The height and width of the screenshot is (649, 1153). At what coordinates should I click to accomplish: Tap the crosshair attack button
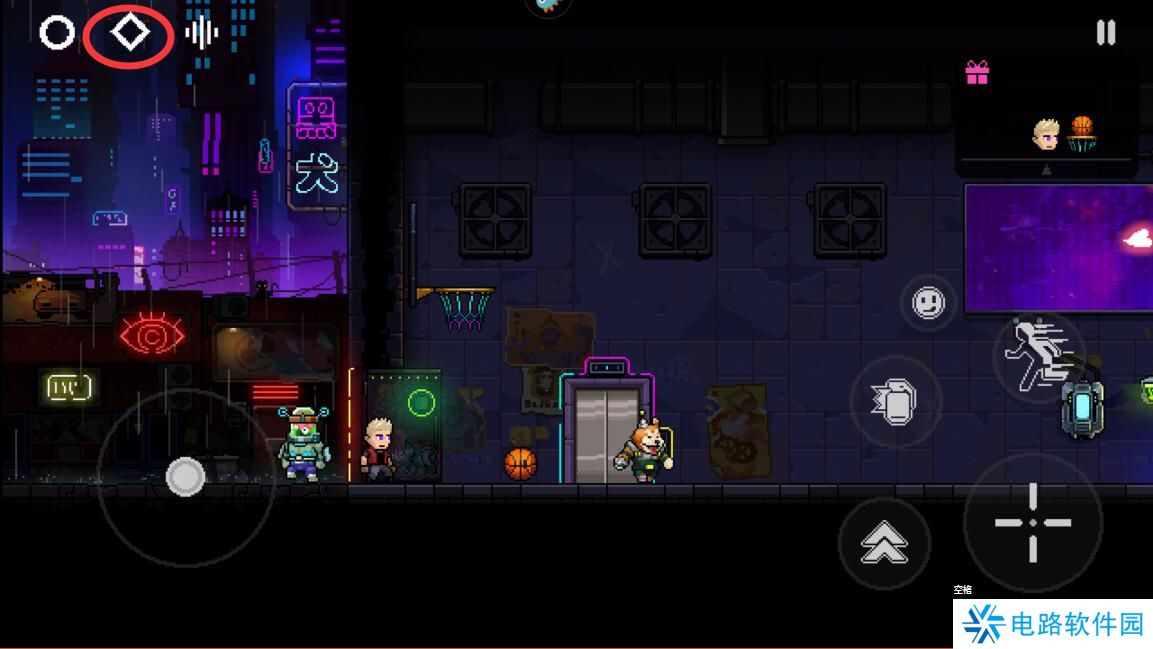click(x=1032, y=522)
